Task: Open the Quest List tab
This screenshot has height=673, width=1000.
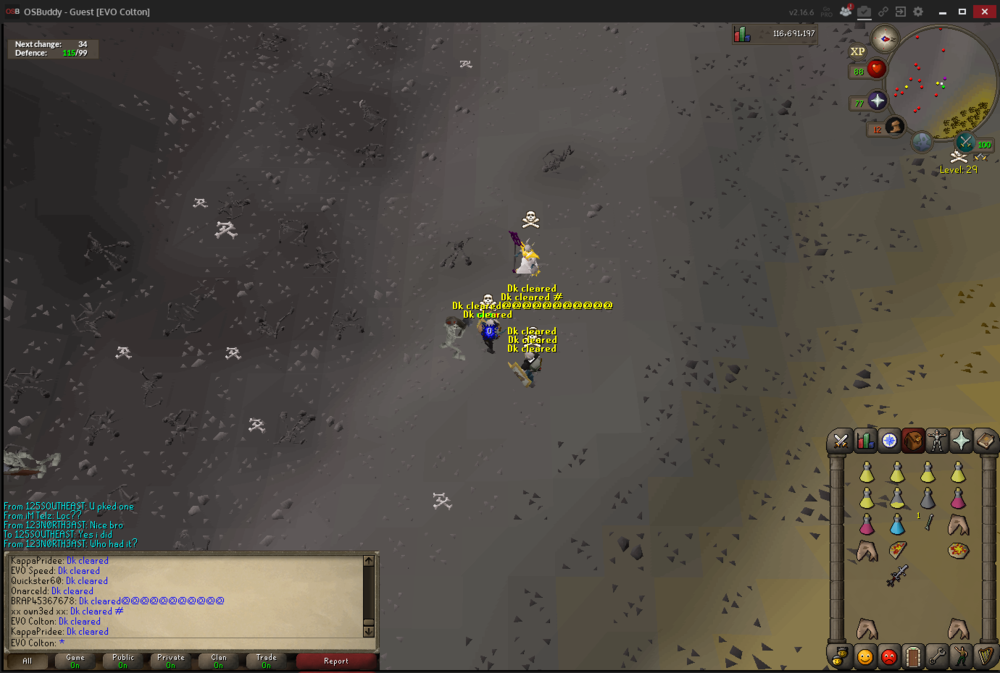Action: 889,441
